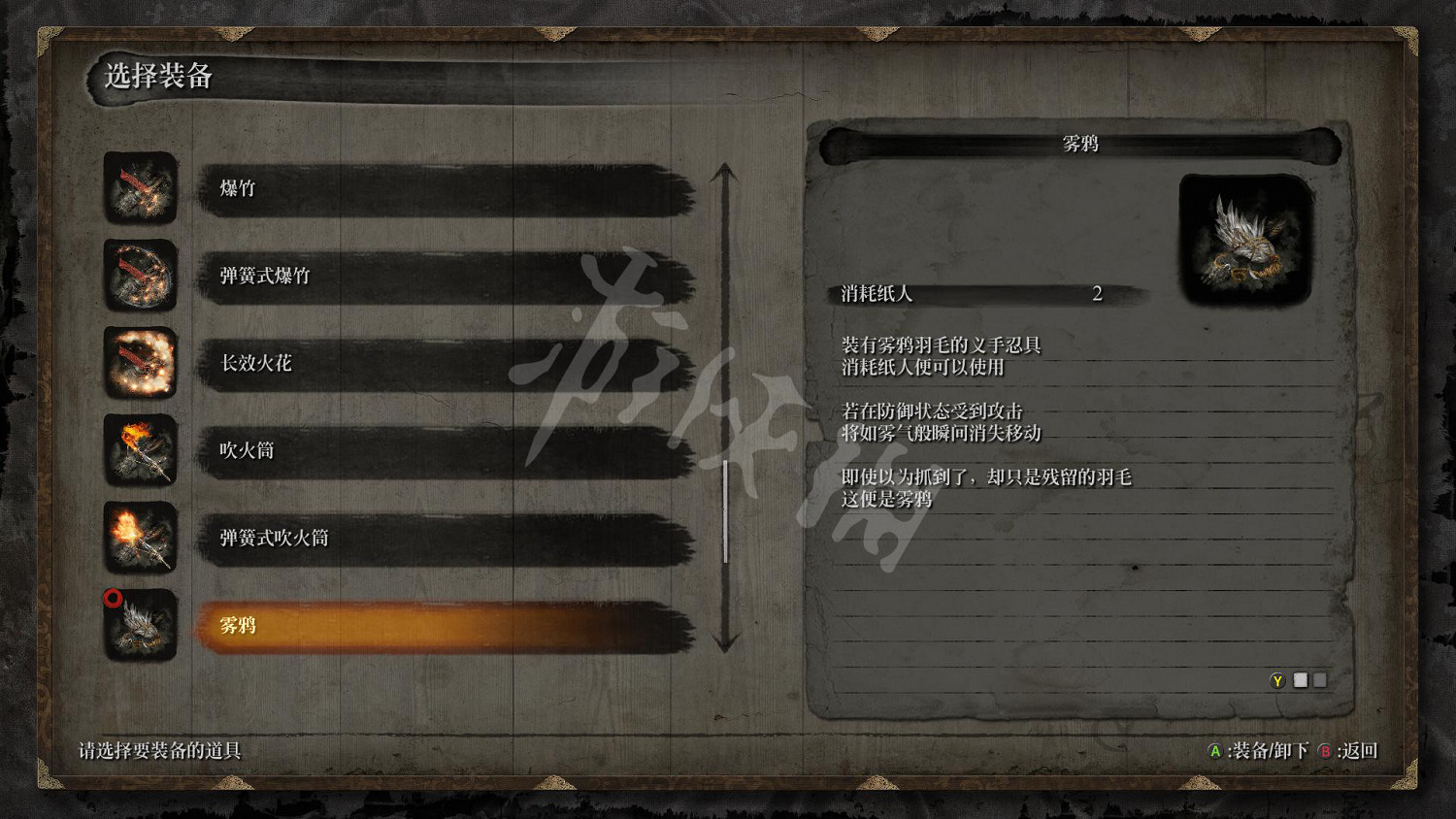Select the 长效火花 long spark tool icon
The width and height of the screenshot is (1456, 819).
pyautogui.click(x=140, y=364)
